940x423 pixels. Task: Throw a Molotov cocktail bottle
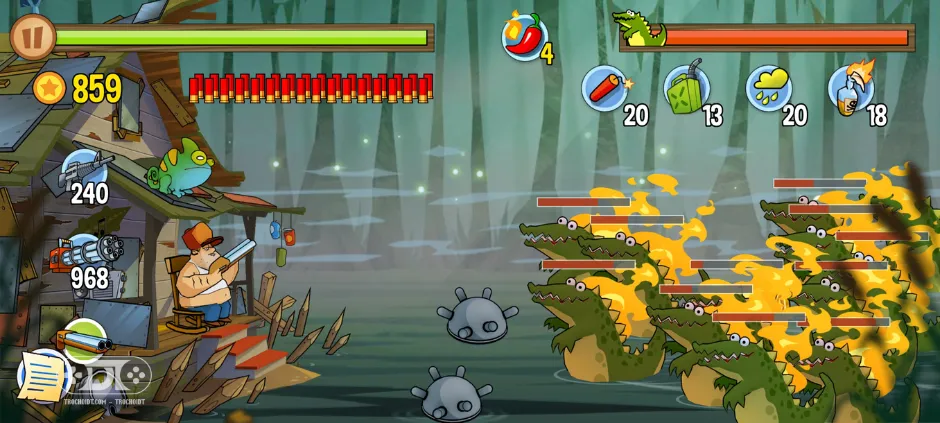point(851,87)
